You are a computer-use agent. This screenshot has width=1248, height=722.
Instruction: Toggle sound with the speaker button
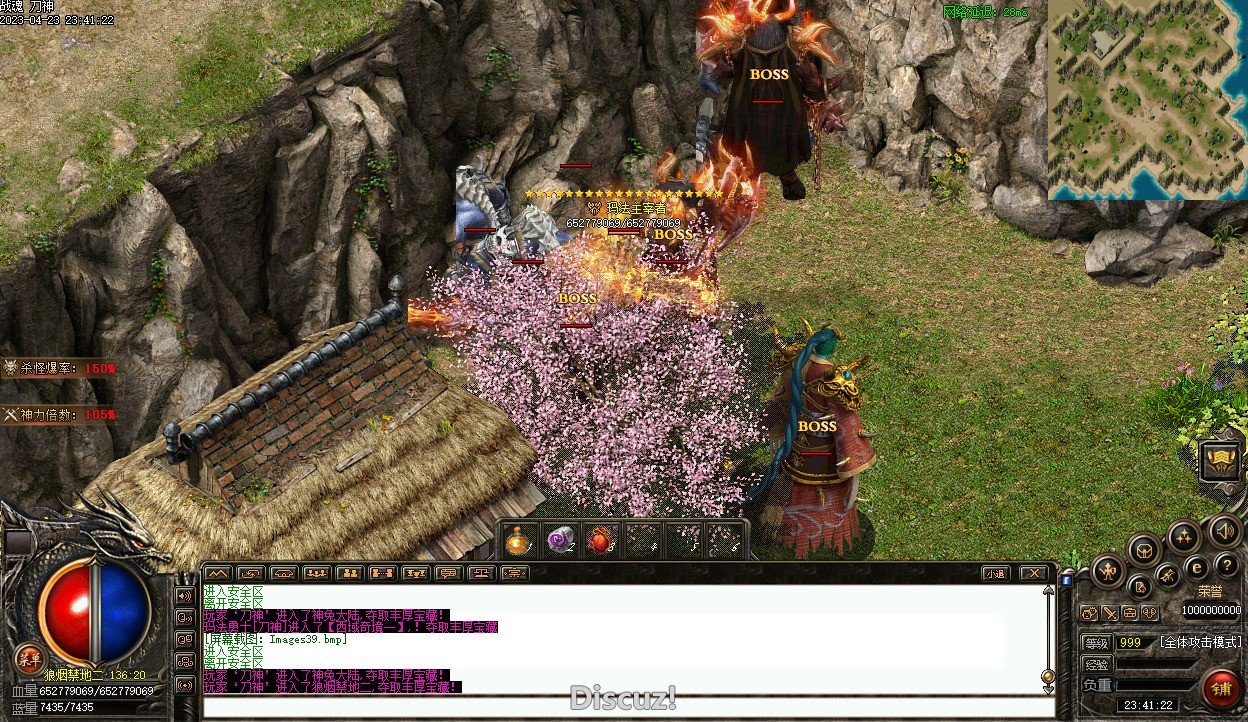1224,531
